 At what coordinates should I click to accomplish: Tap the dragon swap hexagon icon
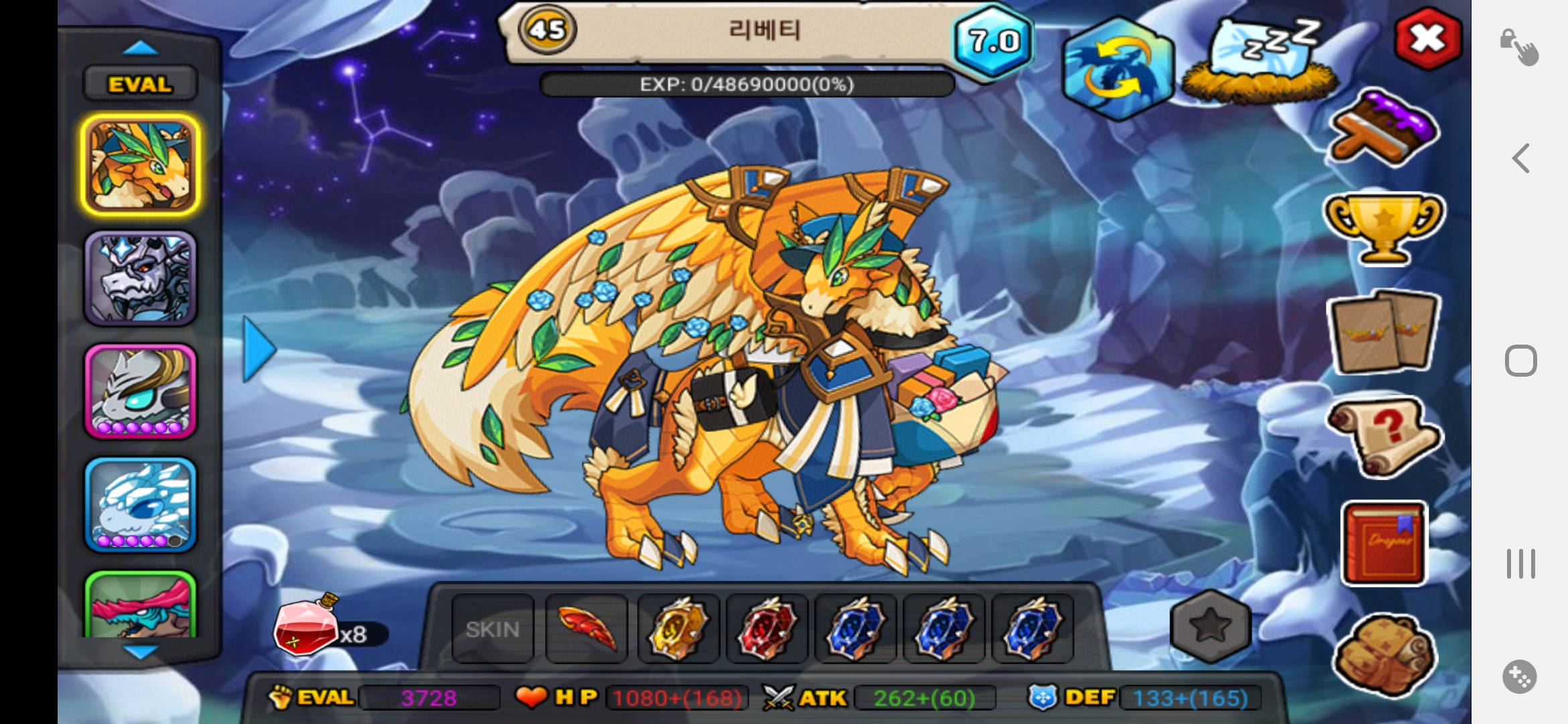[x=1117, y=68]
